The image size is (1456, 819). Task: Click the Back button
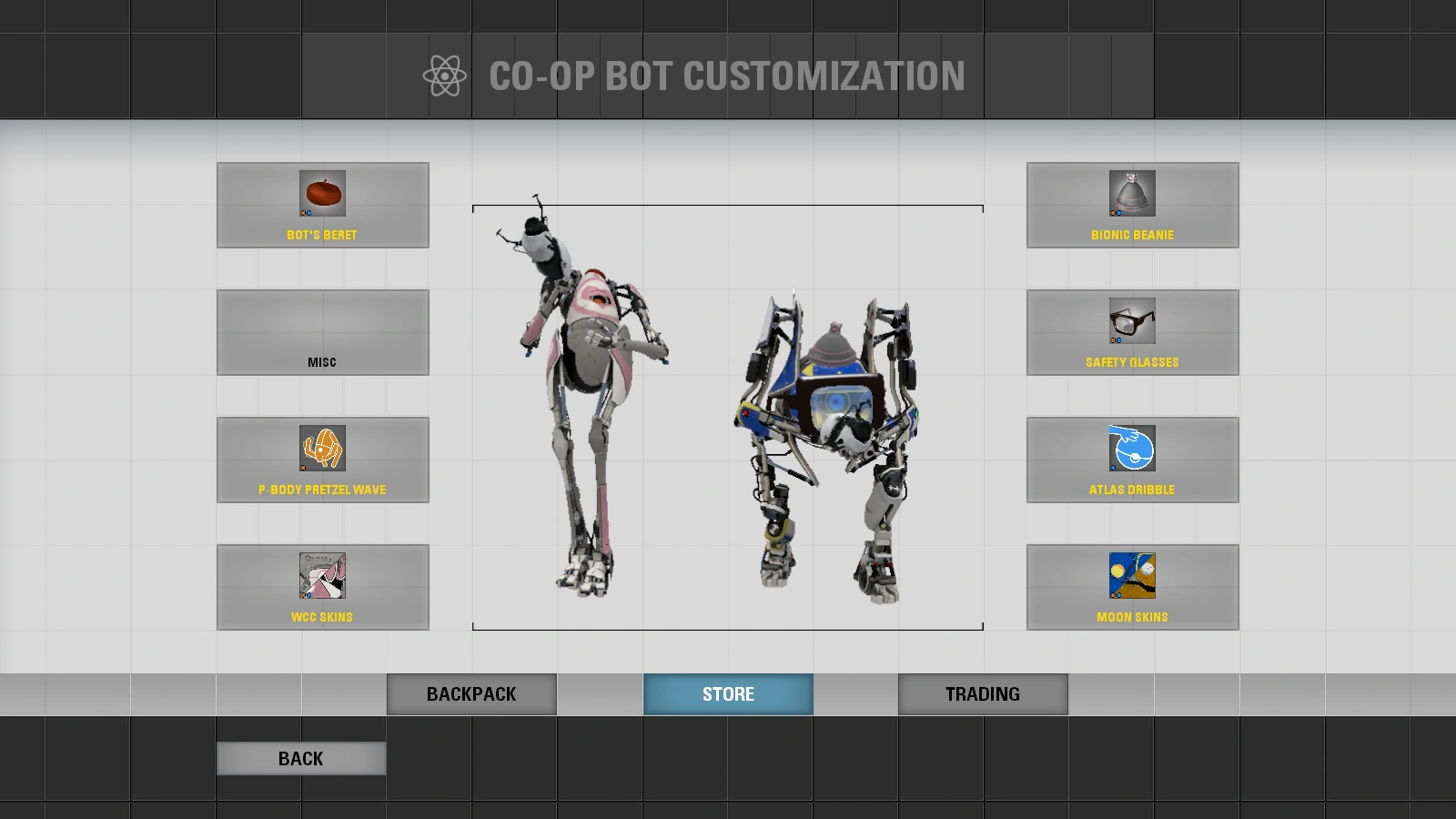[x=300, y=757]
